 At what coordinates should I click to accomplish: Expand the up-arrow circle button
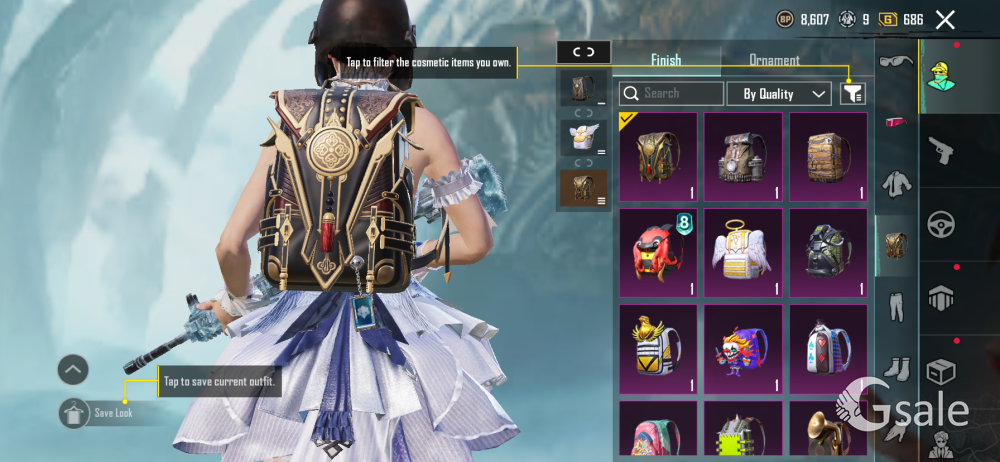(x=73, y=370)
